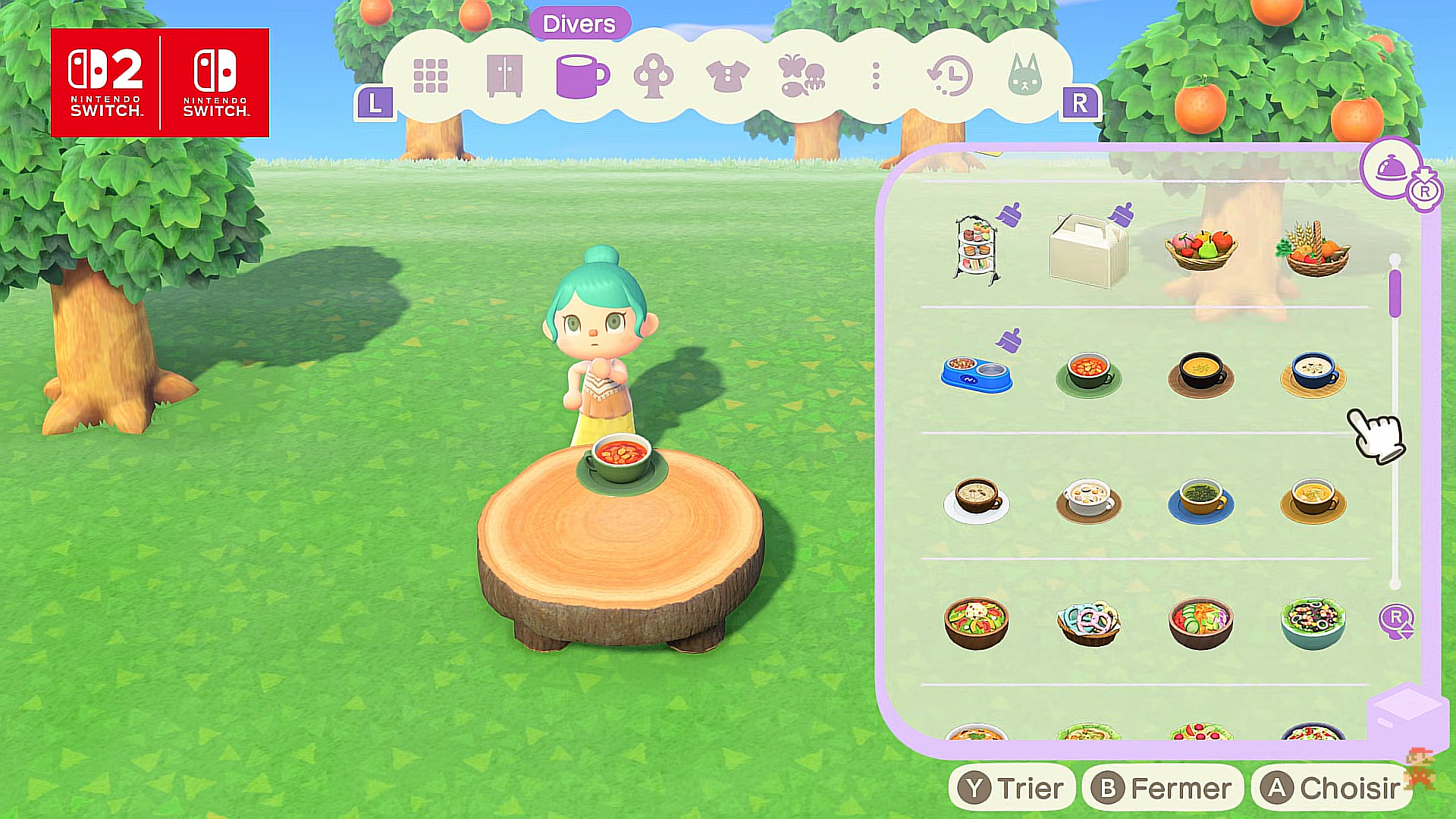Switch to the butterfly and fish creatures tab
The width and height of the screenshot is (1456, 819).
[801, 76]
